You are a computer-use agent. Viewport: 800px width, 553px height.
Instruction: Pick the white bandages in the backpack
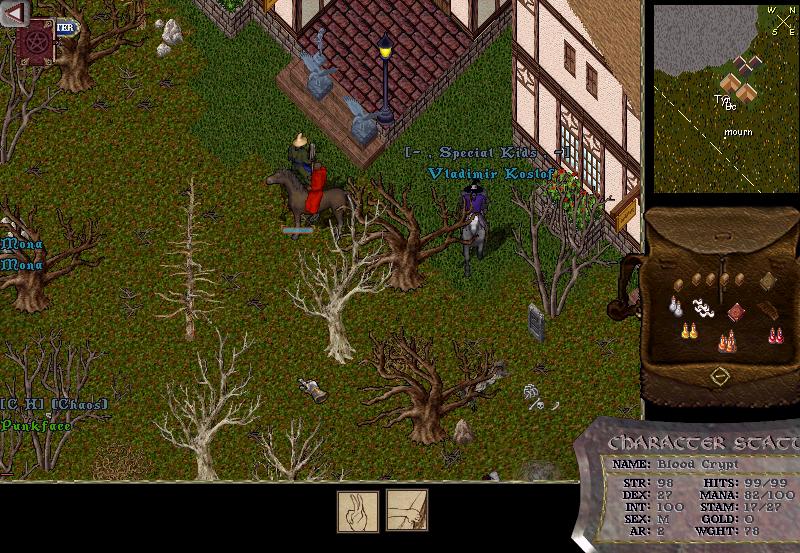point(704,309)
